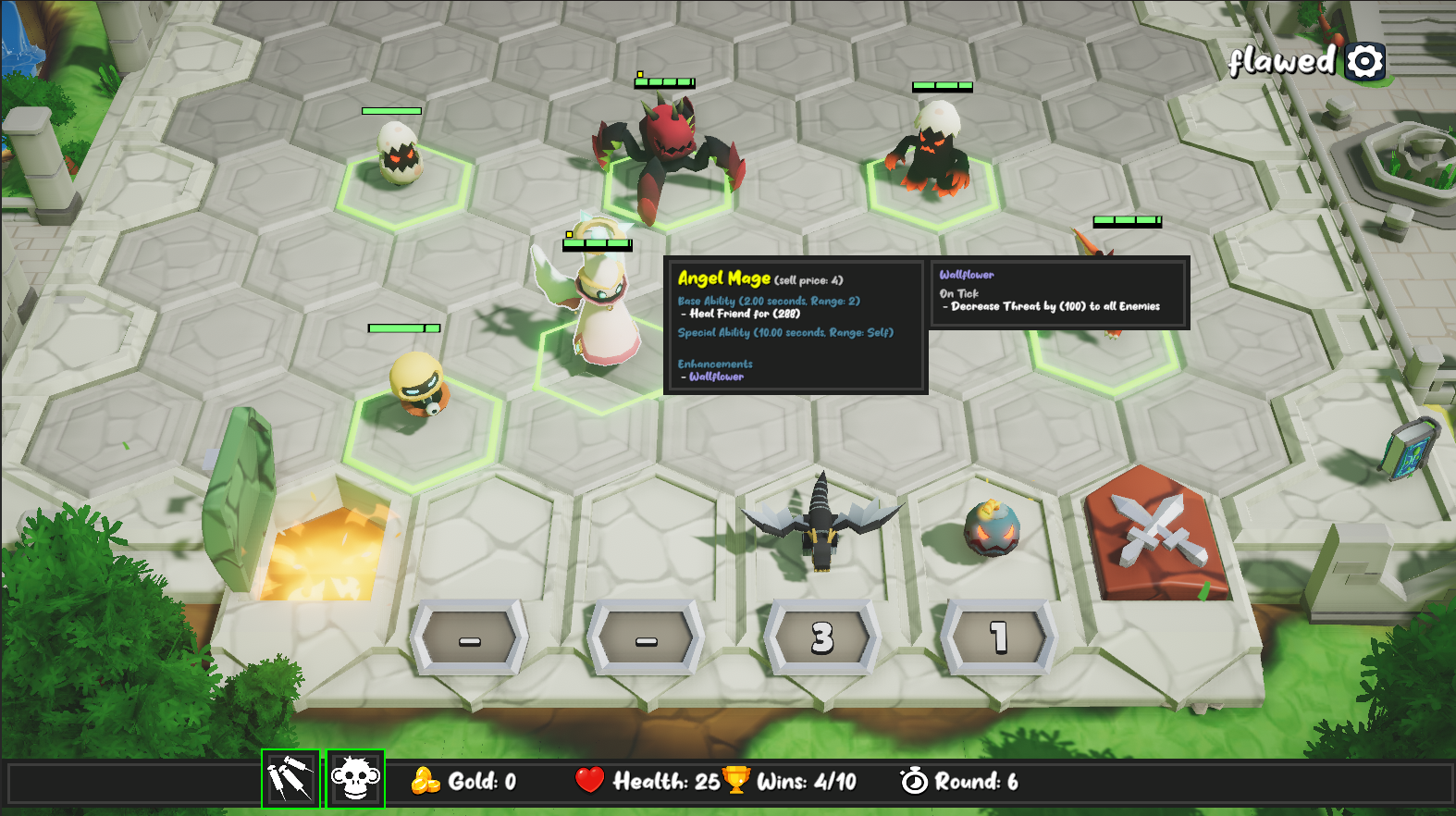Click the stopwatch round icon
This screenshot has height=816, width=1456.
click(x=914, y=782)
